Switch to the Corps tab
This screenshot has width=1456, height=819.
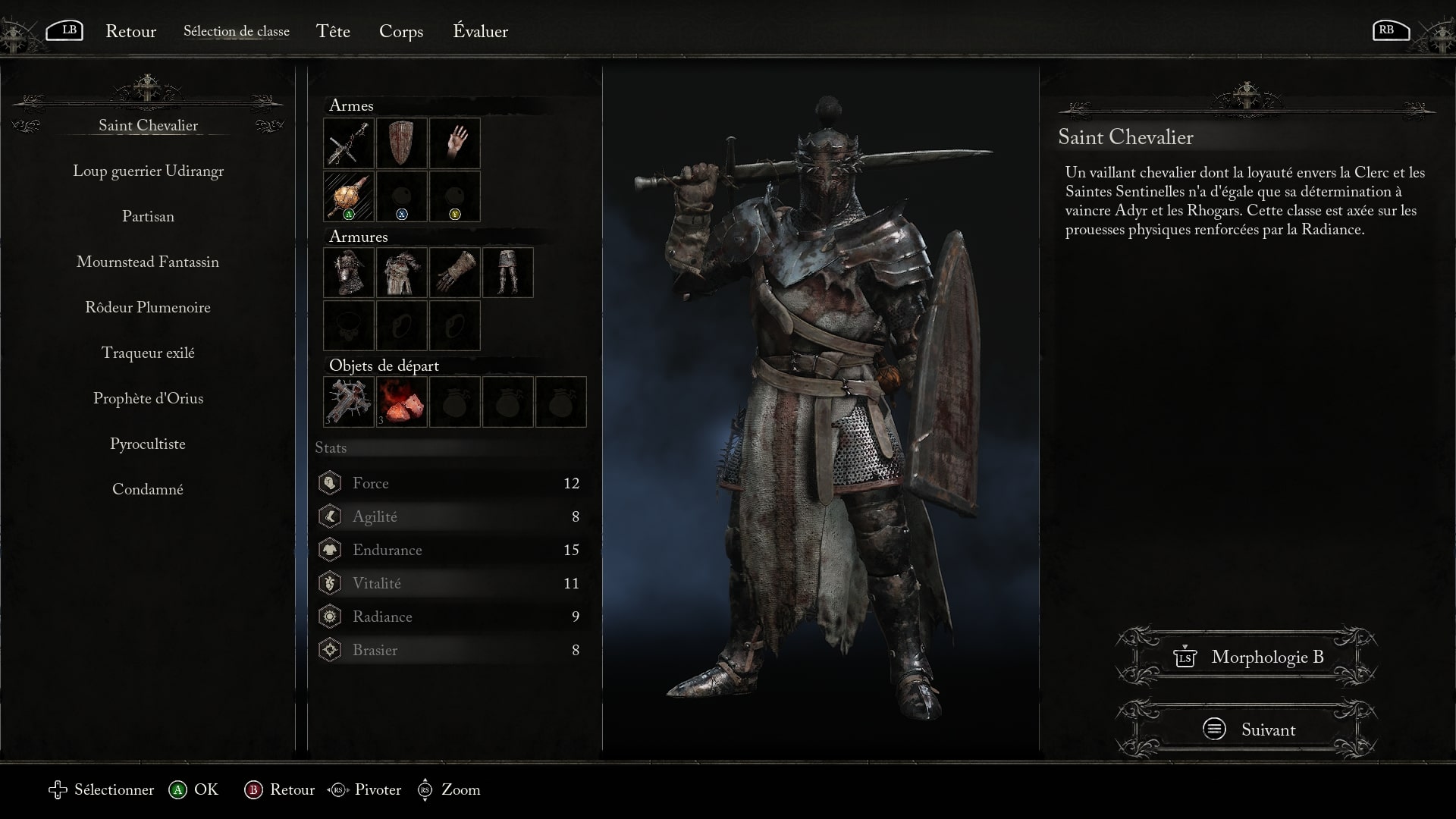401,31
